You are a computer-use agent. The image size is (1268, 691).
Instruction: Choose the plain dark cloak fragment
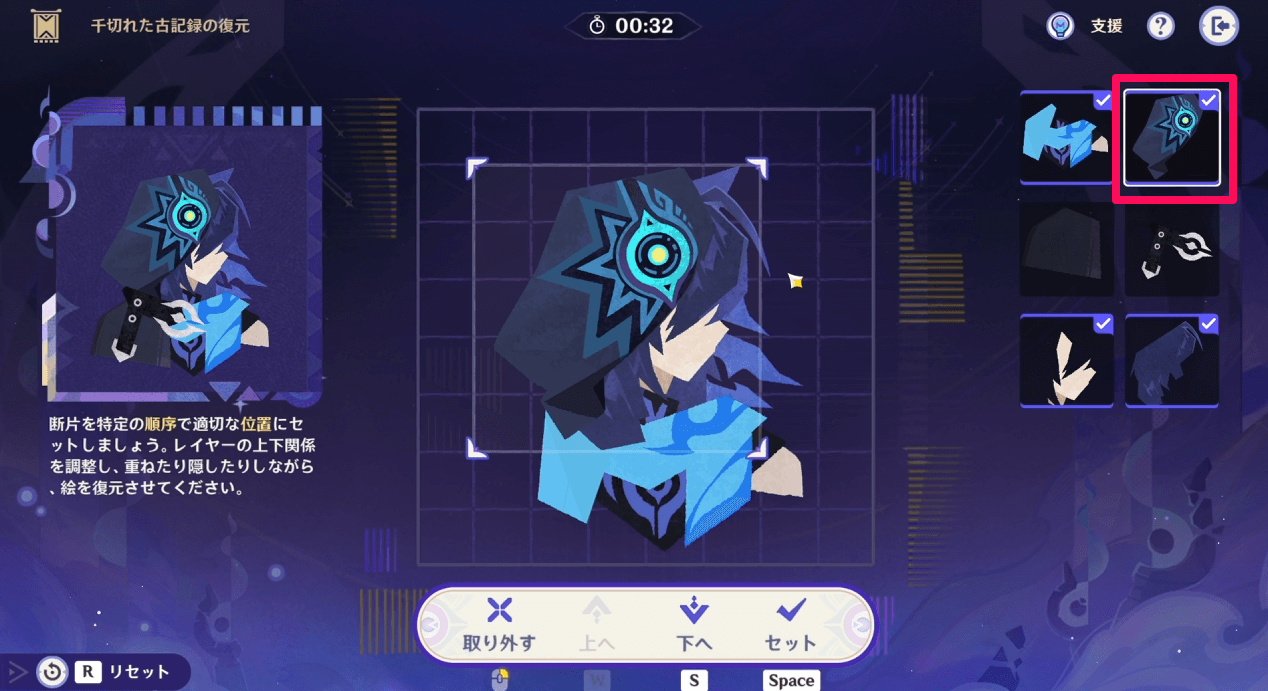1066,249
